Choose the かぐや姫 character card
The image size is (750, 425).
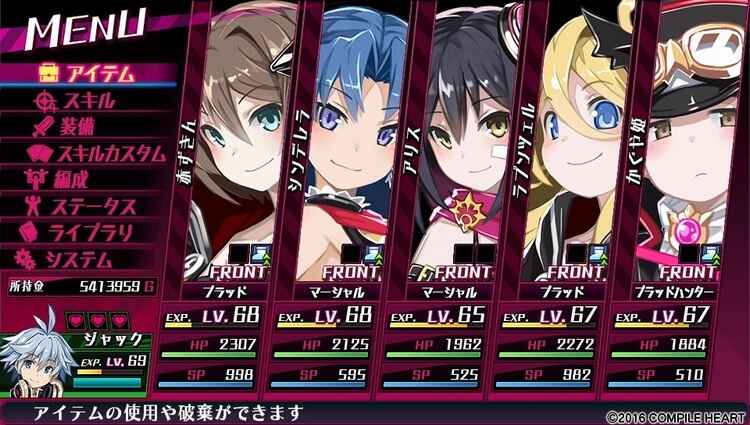pos(675,200)
